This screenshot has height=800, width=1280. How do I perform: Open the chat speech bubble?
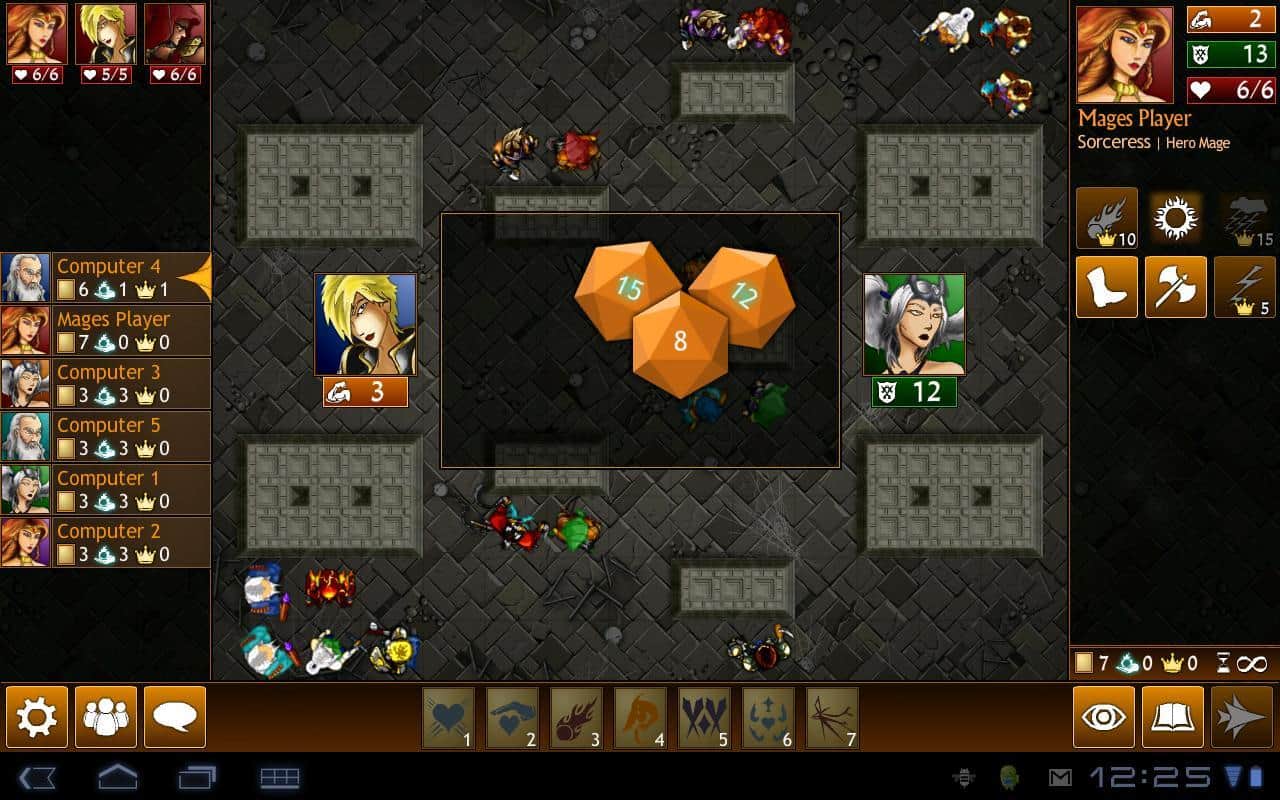pyautogui.click(x=175, y=716)
